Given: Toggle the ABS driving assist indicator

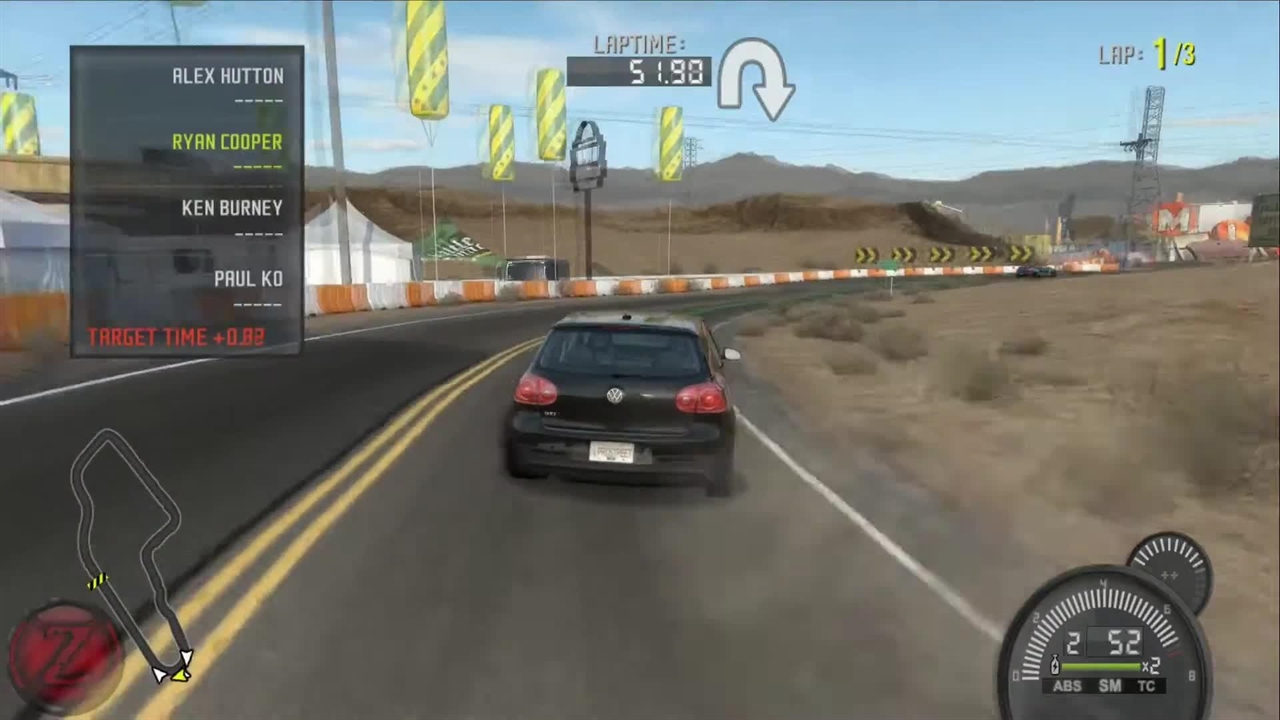Looking at the screenshot, I should coord(1067,686).
